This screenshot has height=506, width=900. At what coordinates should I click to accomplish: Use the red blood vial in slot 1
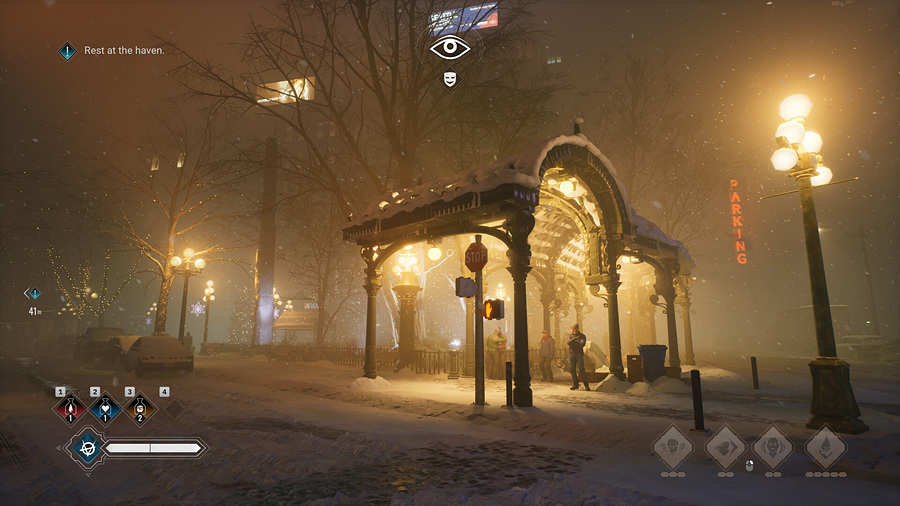coord(71,409)
